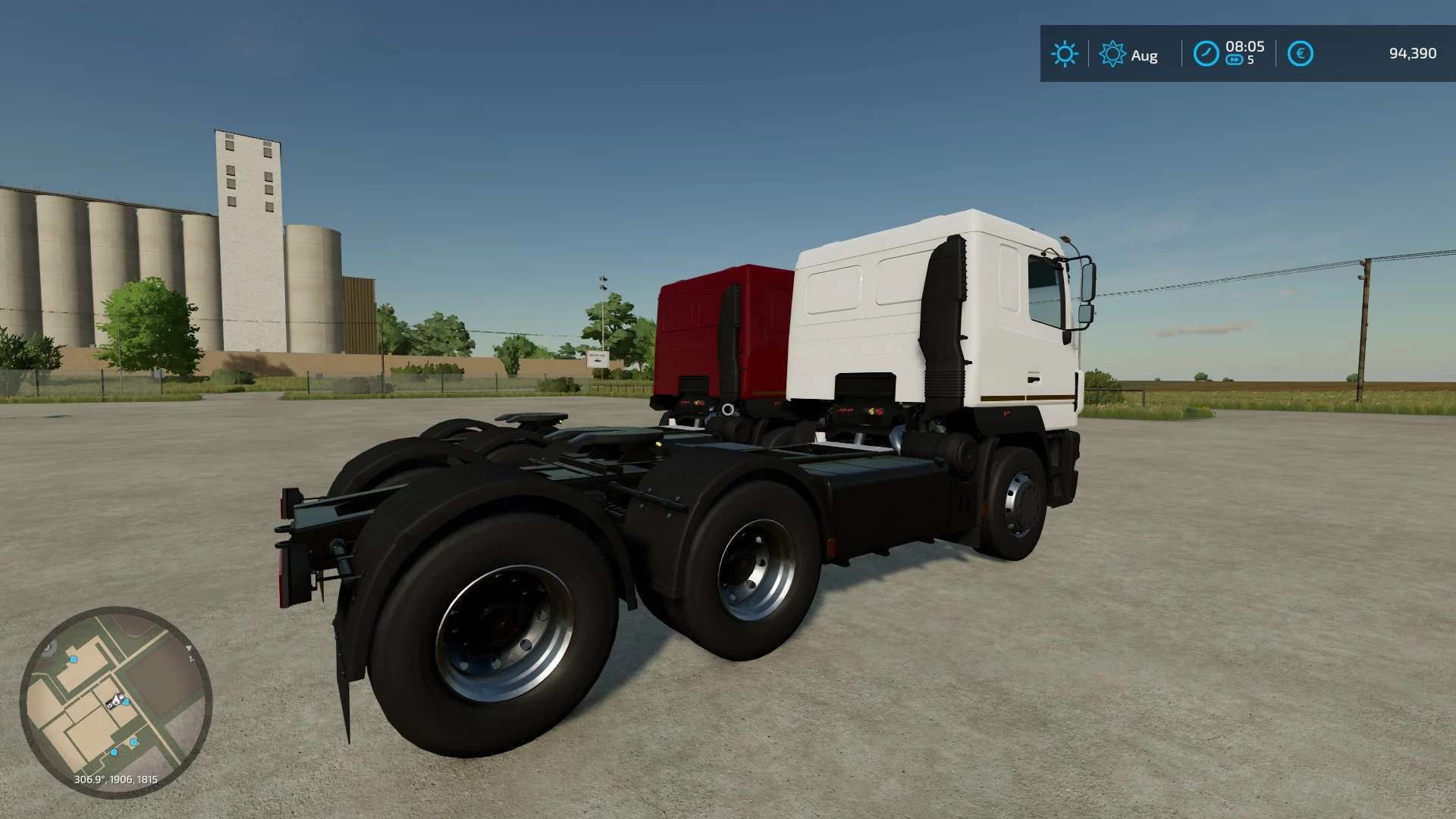This screenshot has width=1456, height=819.
Task: Select the Aug label in the top bar
Action: [x=1144, y=53]
